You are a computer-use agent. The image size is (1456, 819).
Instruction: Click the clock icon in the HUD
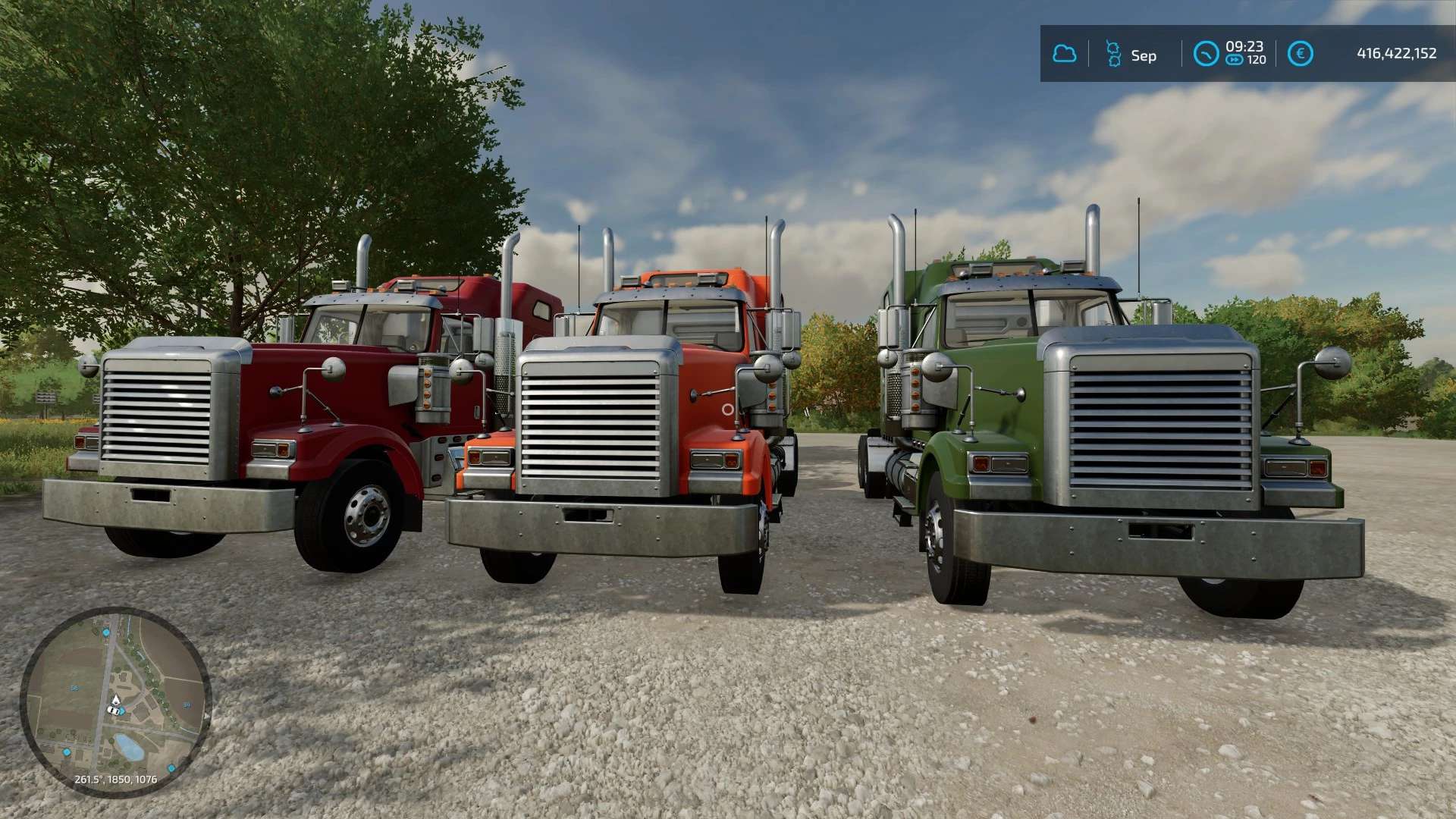click(x=1206, y=54)
